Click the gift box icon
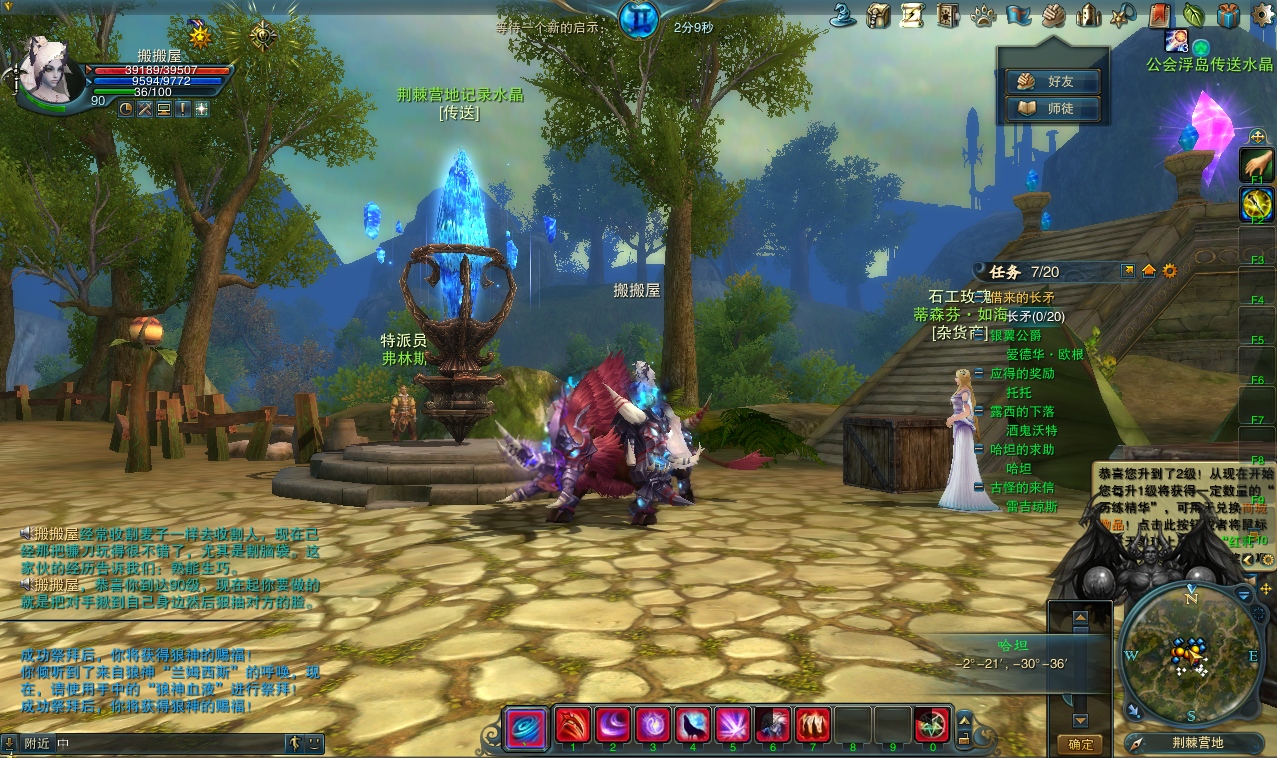The height and width of the screenshot is (758, 1277). click(1228, 15)
